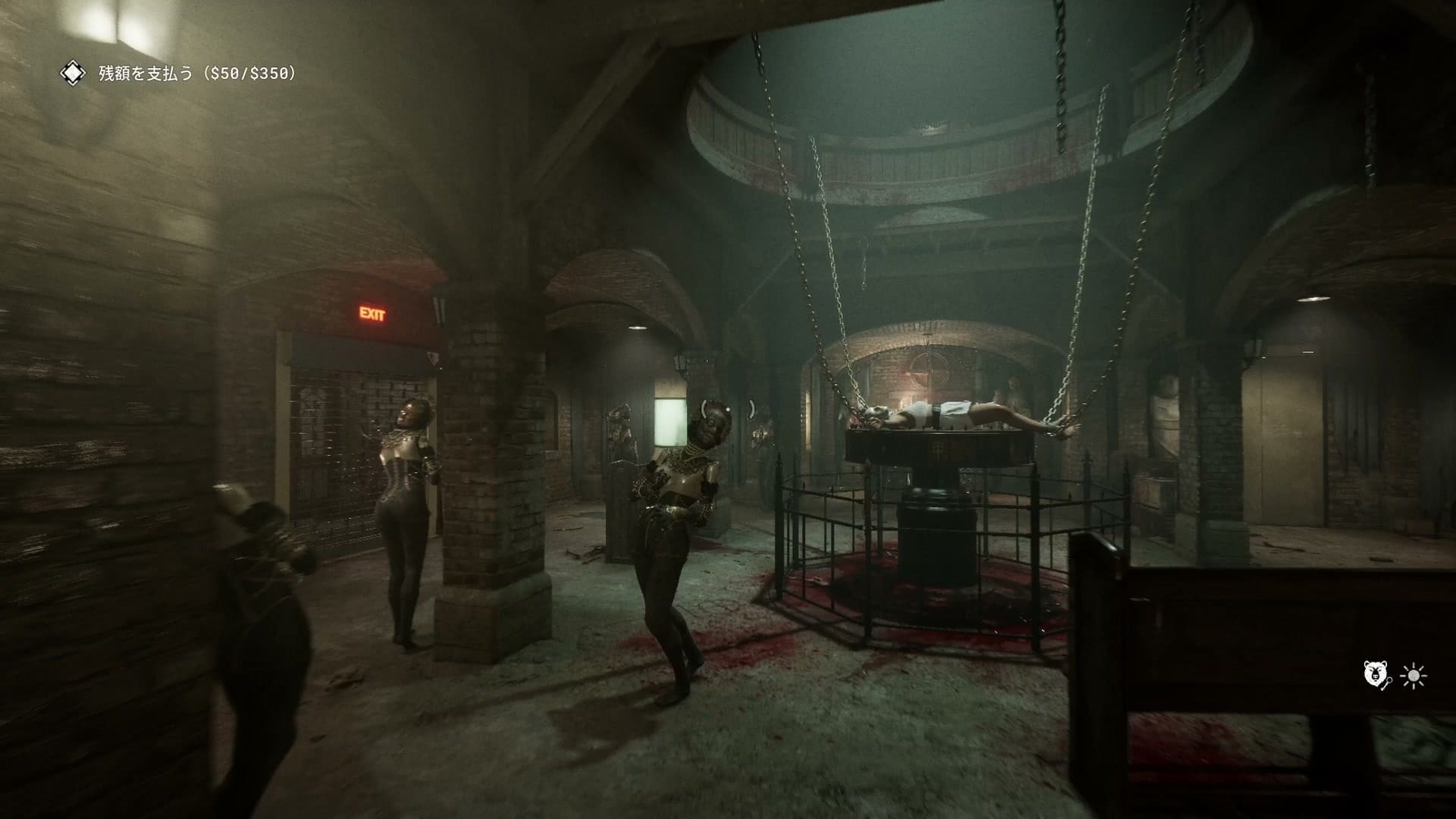
Task: Click the right crescent interaction marker
Action: pyautogui.click(x=752, y=409)
